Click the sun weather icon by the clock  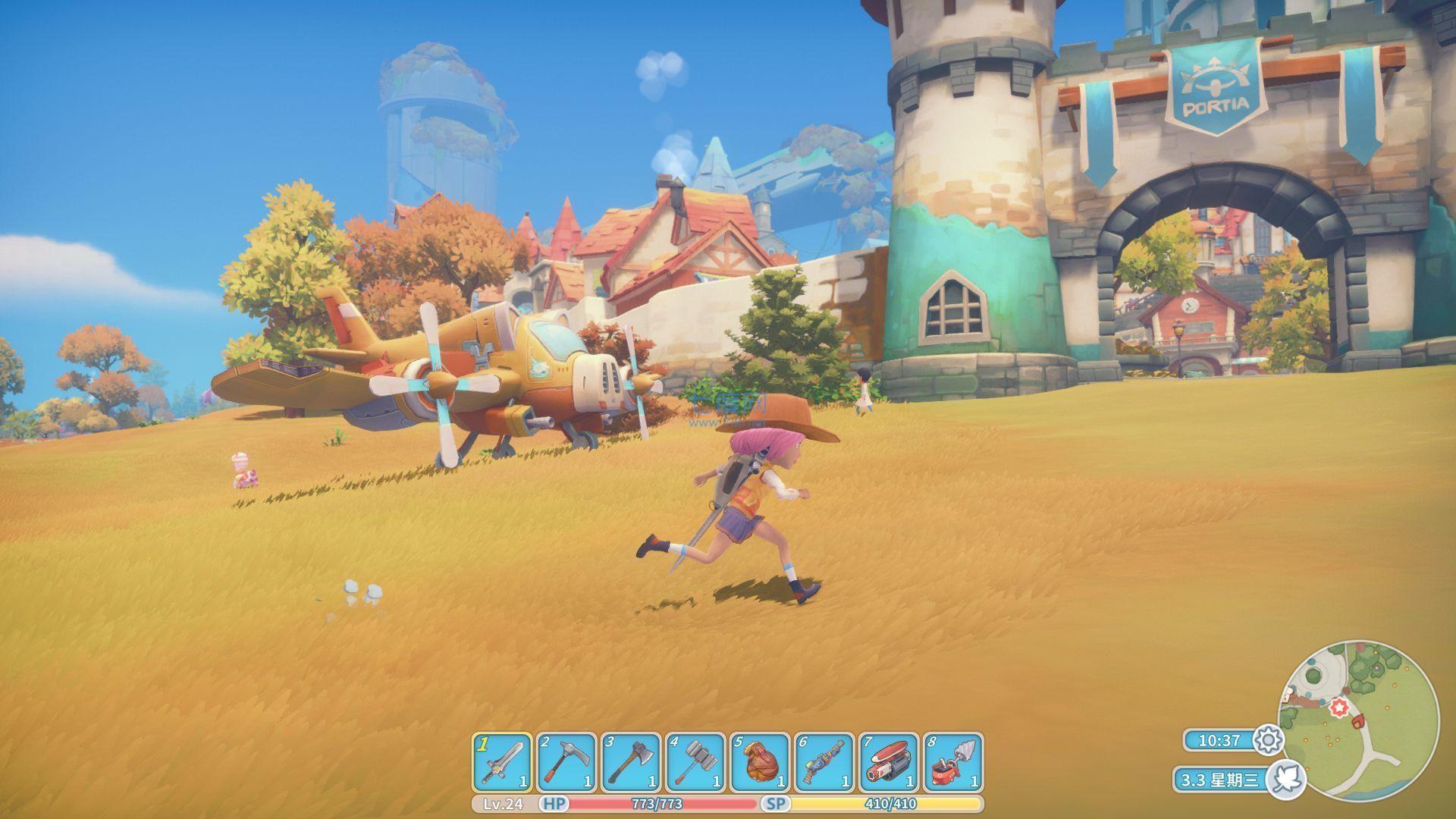click(x=1268, y=741)
